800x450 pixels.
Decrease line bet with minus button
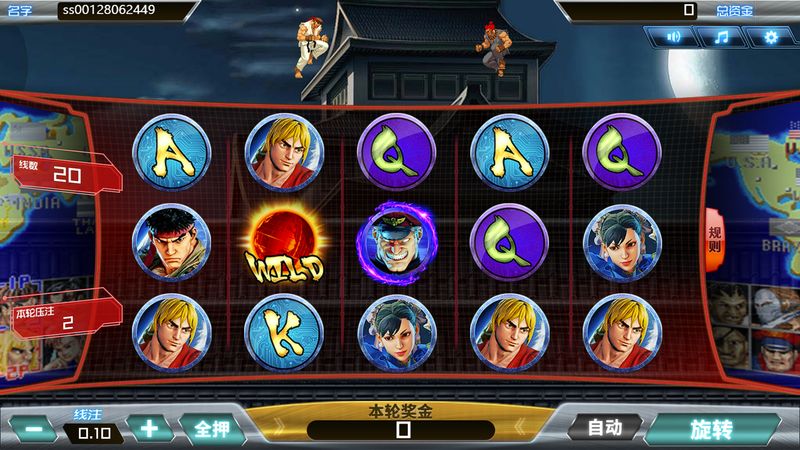34,429
